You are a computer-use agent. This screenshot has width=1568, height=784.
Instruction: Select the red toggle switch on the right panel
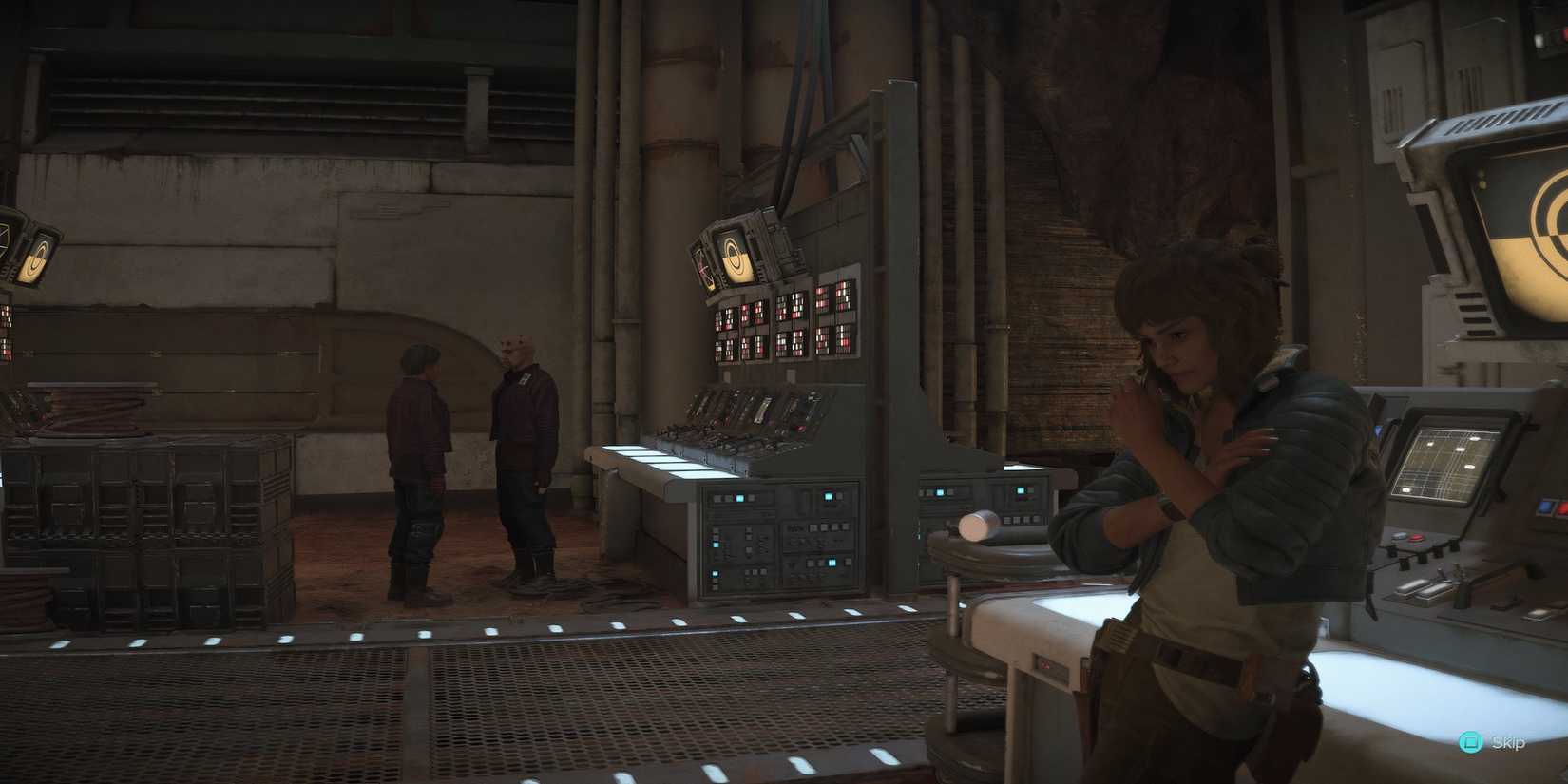tap(1415, 537)
